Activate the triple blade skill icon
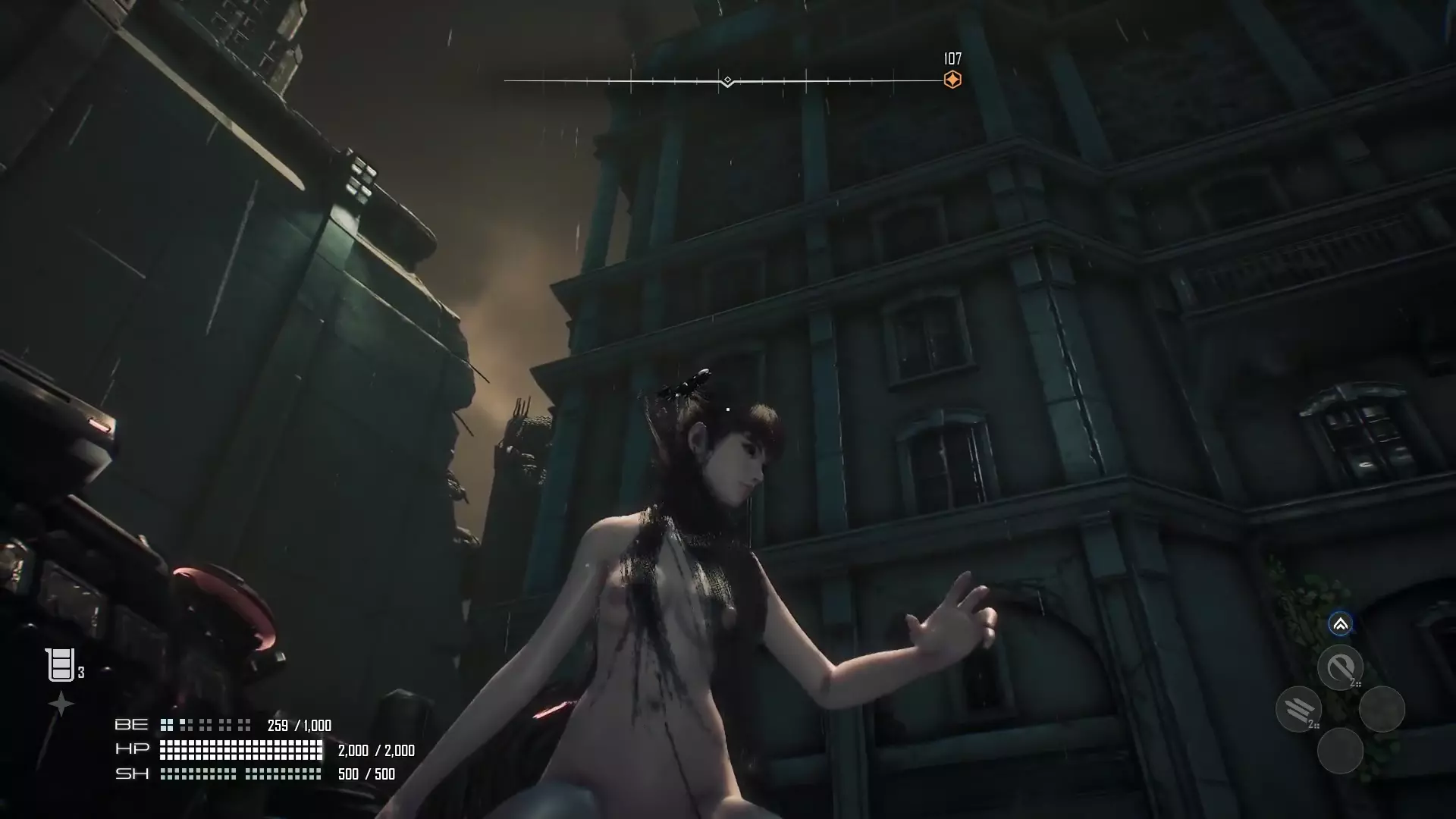 [x=1299, y=709]
